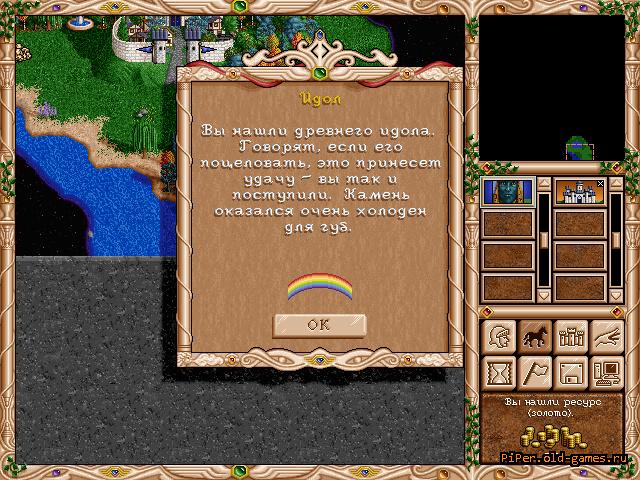Open system options with the computer button
The width and height of the screenshot is (640, 480).
(606, 373)
